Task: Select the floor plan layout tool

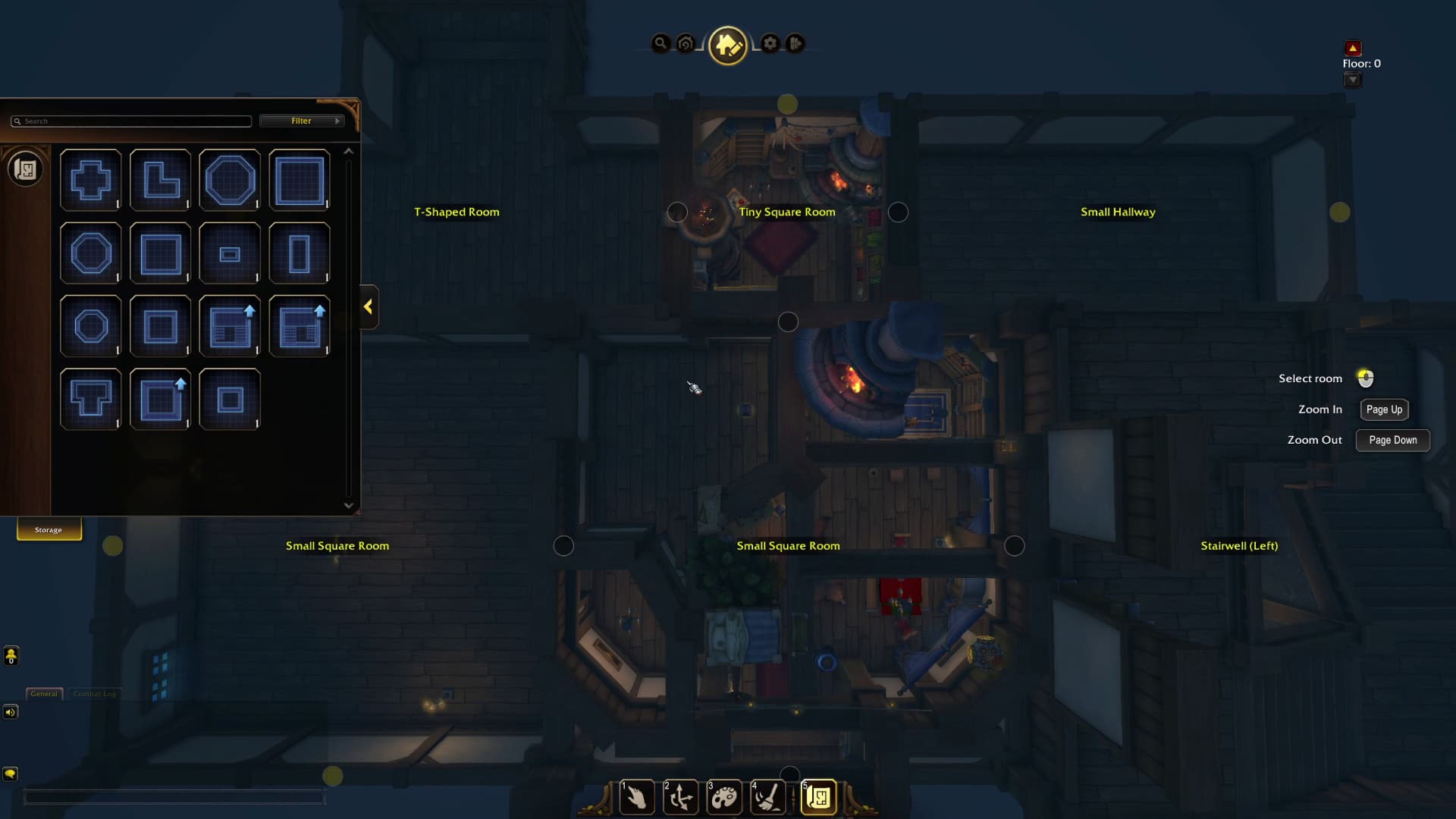Action: [x=819, y=798]
